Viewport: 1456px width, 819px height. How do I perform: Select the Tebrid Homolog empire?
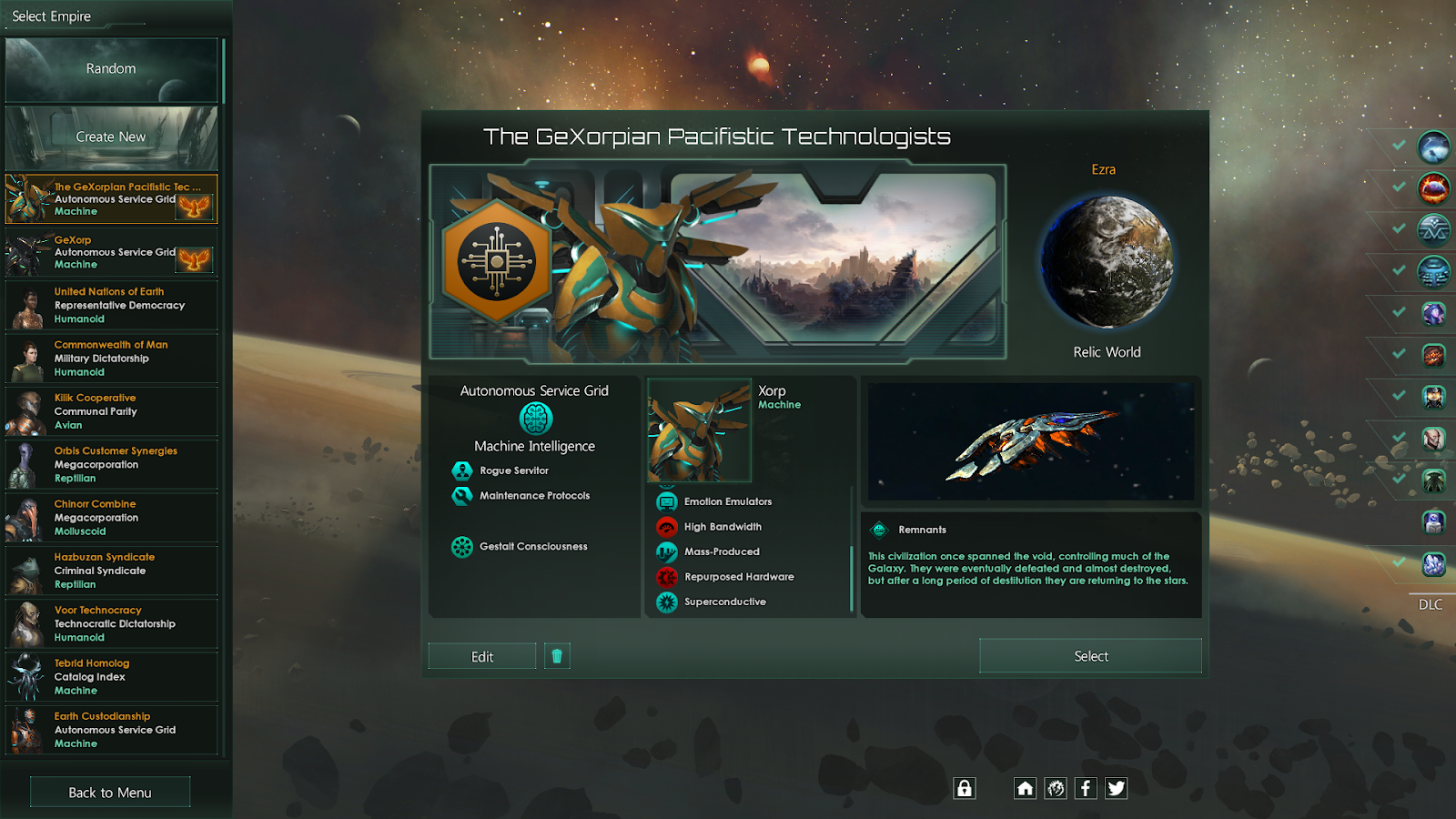pyautogui.click(x=111, y=677)
